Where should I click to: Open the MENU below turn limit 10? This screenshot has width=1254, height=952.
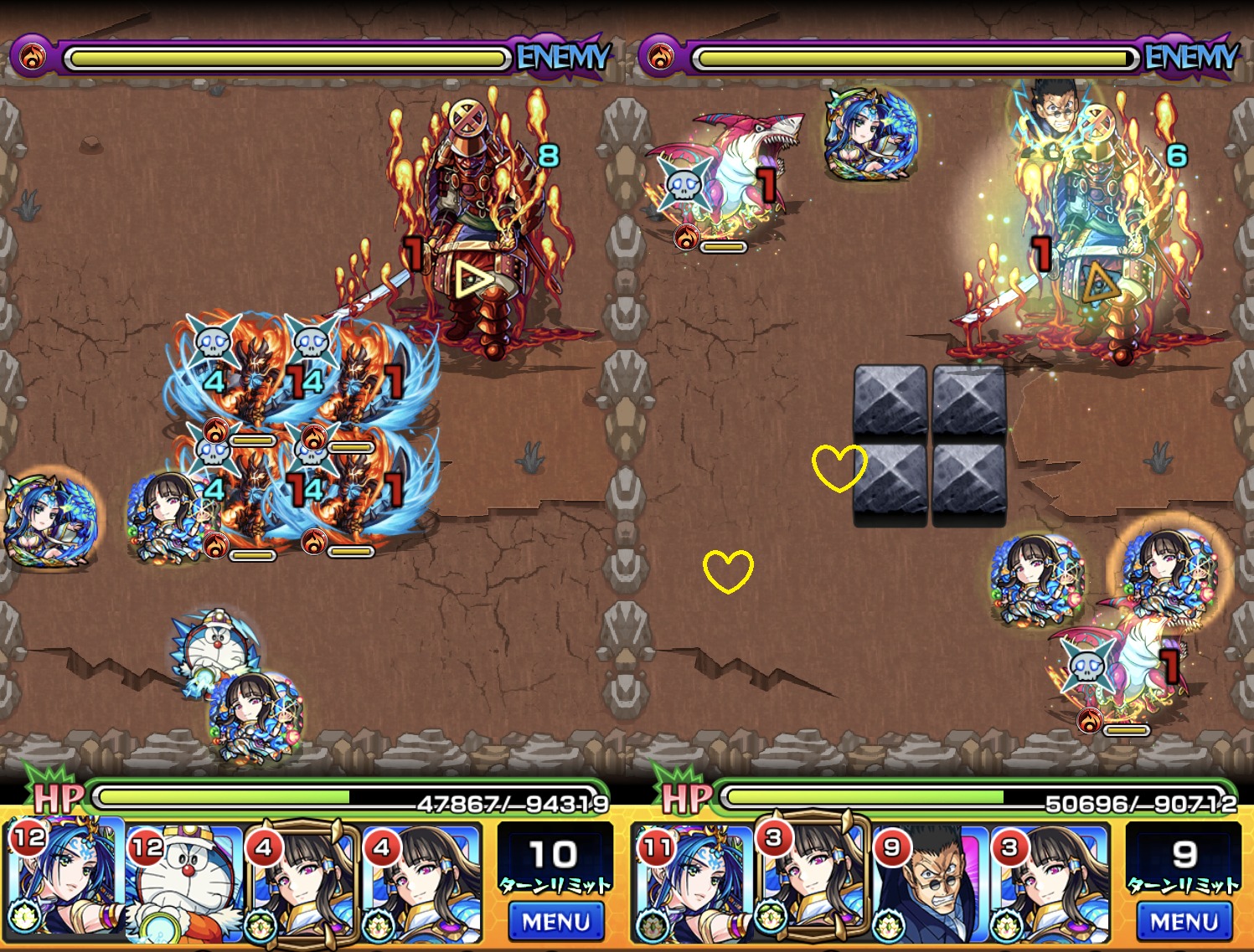click(x=555, y=922)
